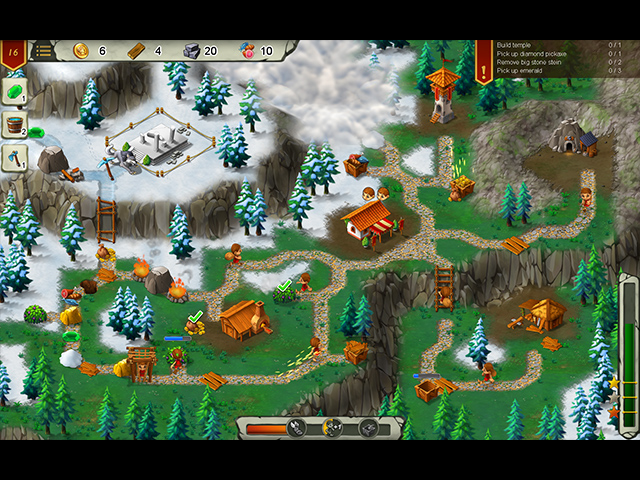
Task: Select the water bucket item slot
Action: (15, 125)
